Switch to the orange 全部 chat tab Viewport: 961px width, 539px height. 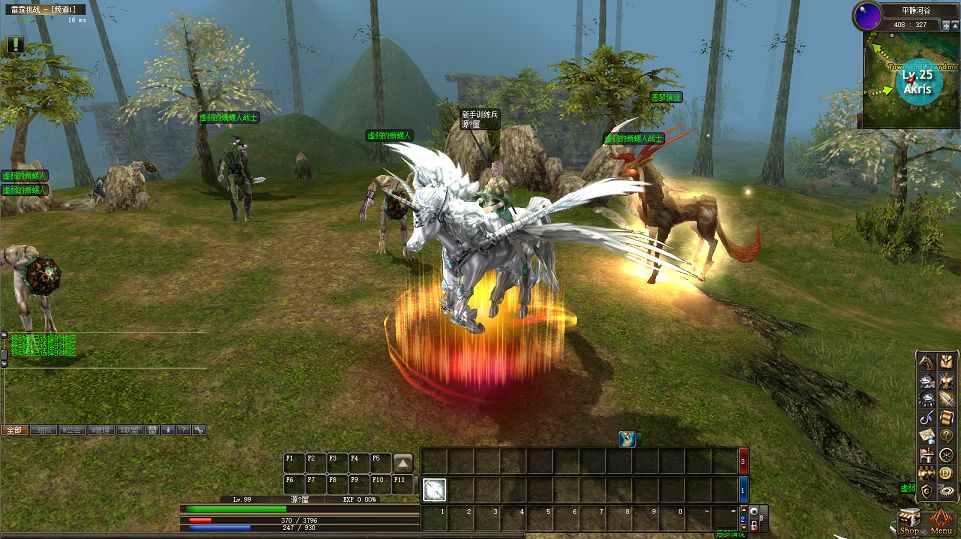click(15, 430)
